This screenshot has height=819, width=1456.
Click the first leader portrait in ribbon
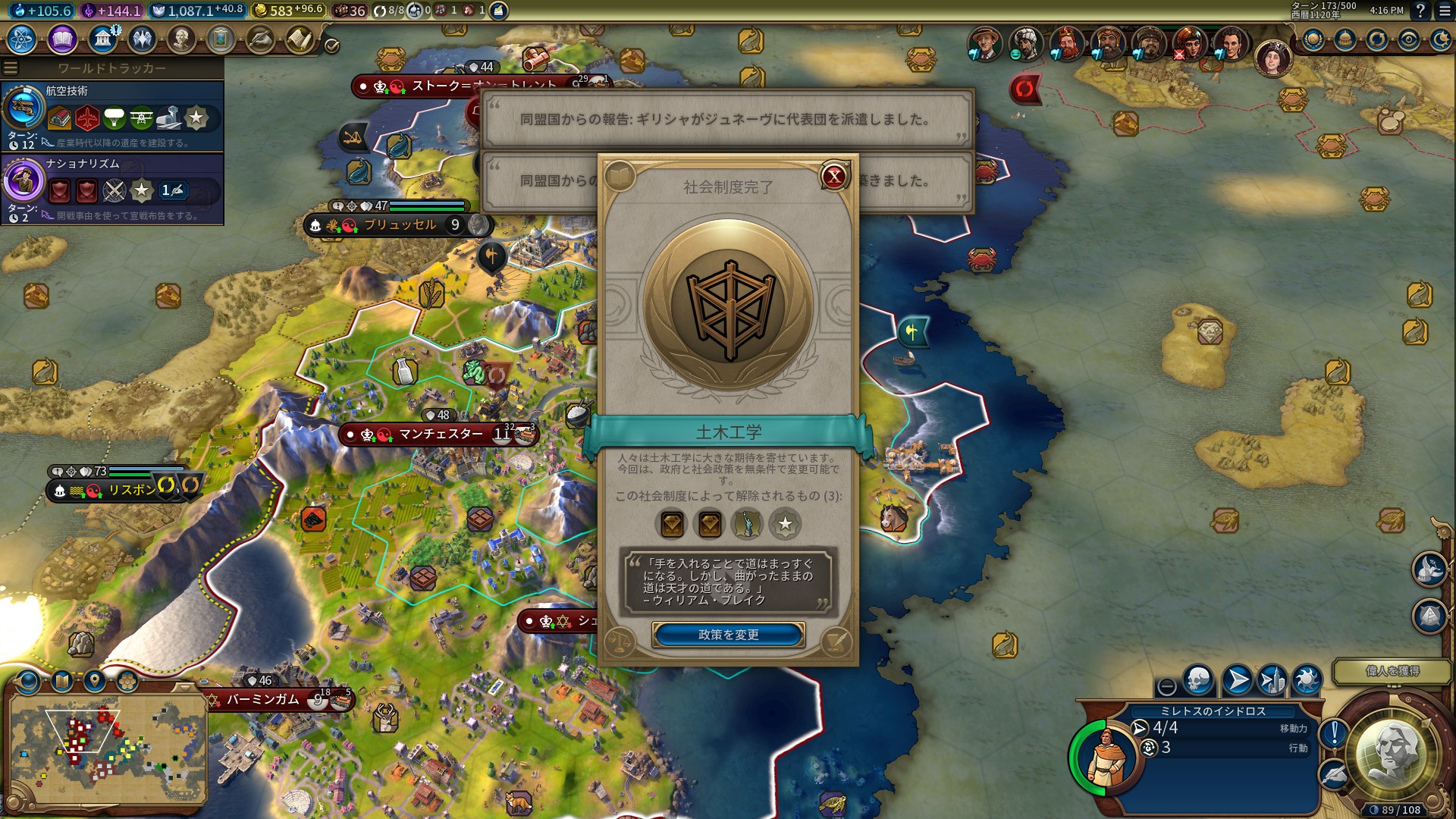tap(985, 42)
